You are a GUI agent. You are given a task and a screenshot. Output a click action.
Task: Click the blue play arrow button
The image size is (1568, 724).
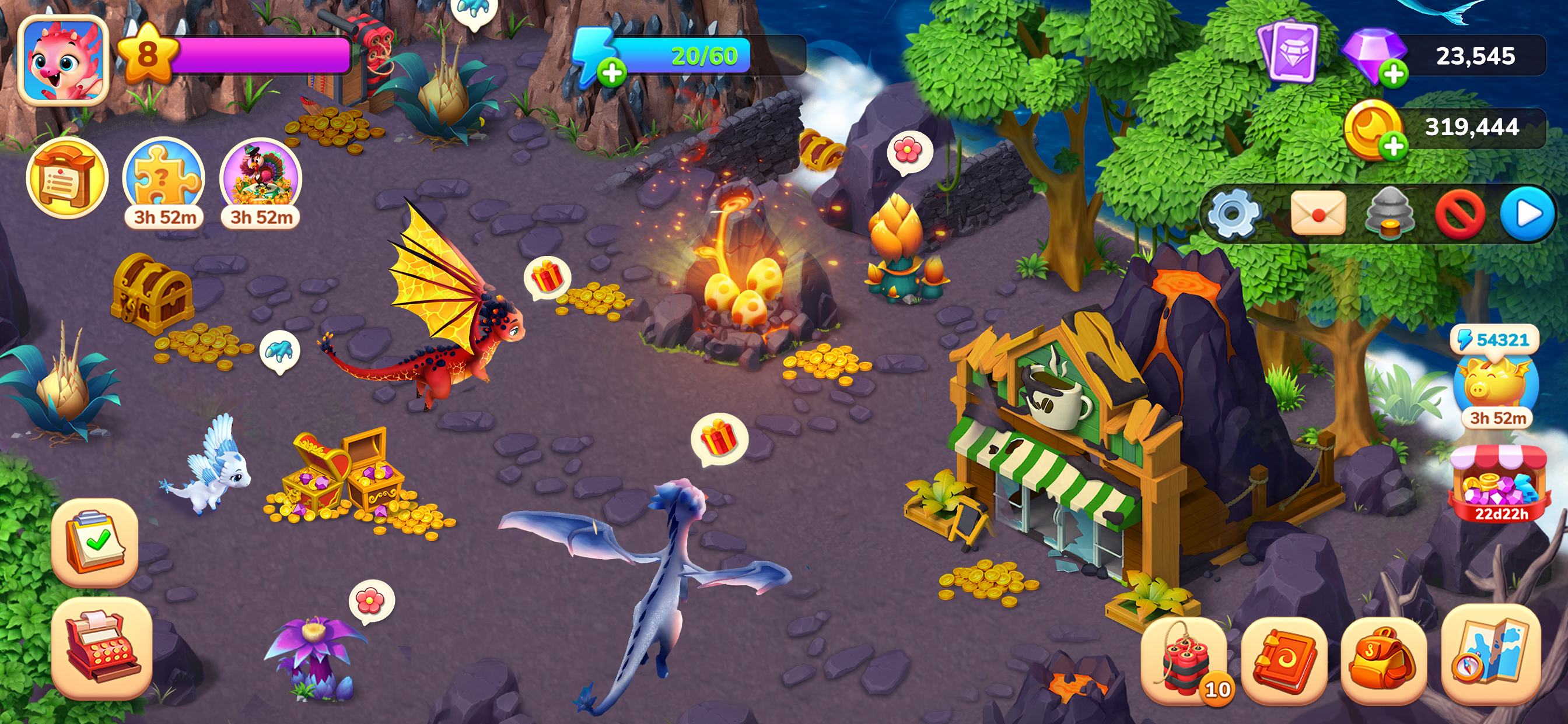[1528, 214]
